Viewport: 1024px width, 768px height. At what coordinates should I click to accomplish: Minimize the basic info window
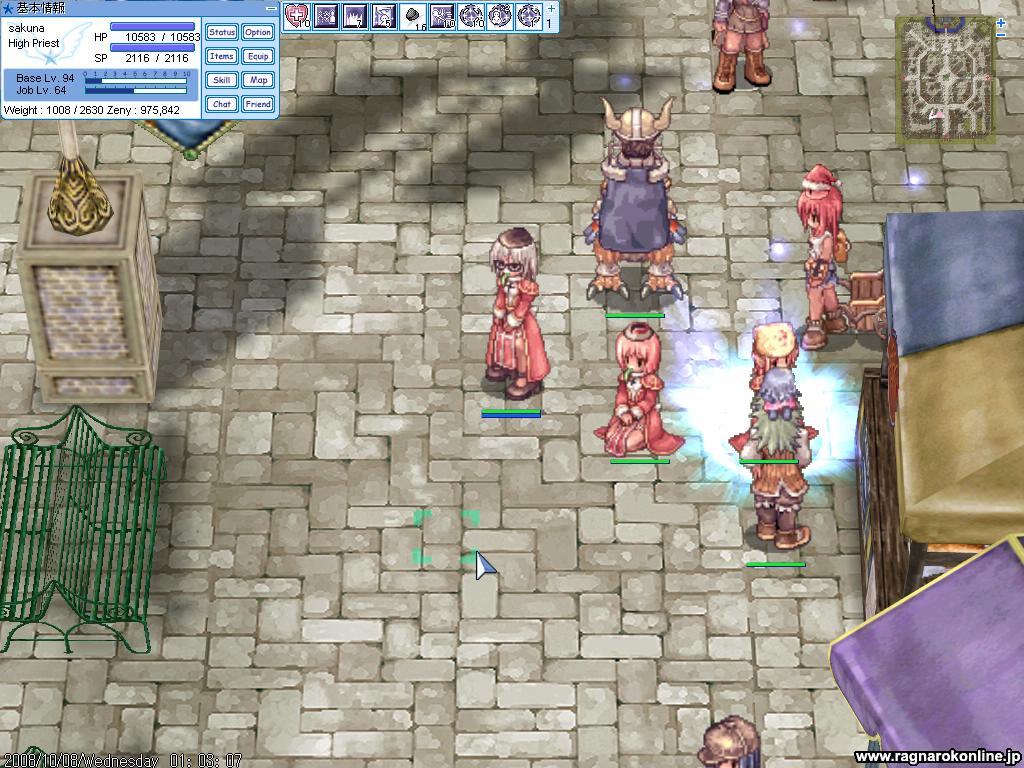pyautogui.click(x=271, y=7)
